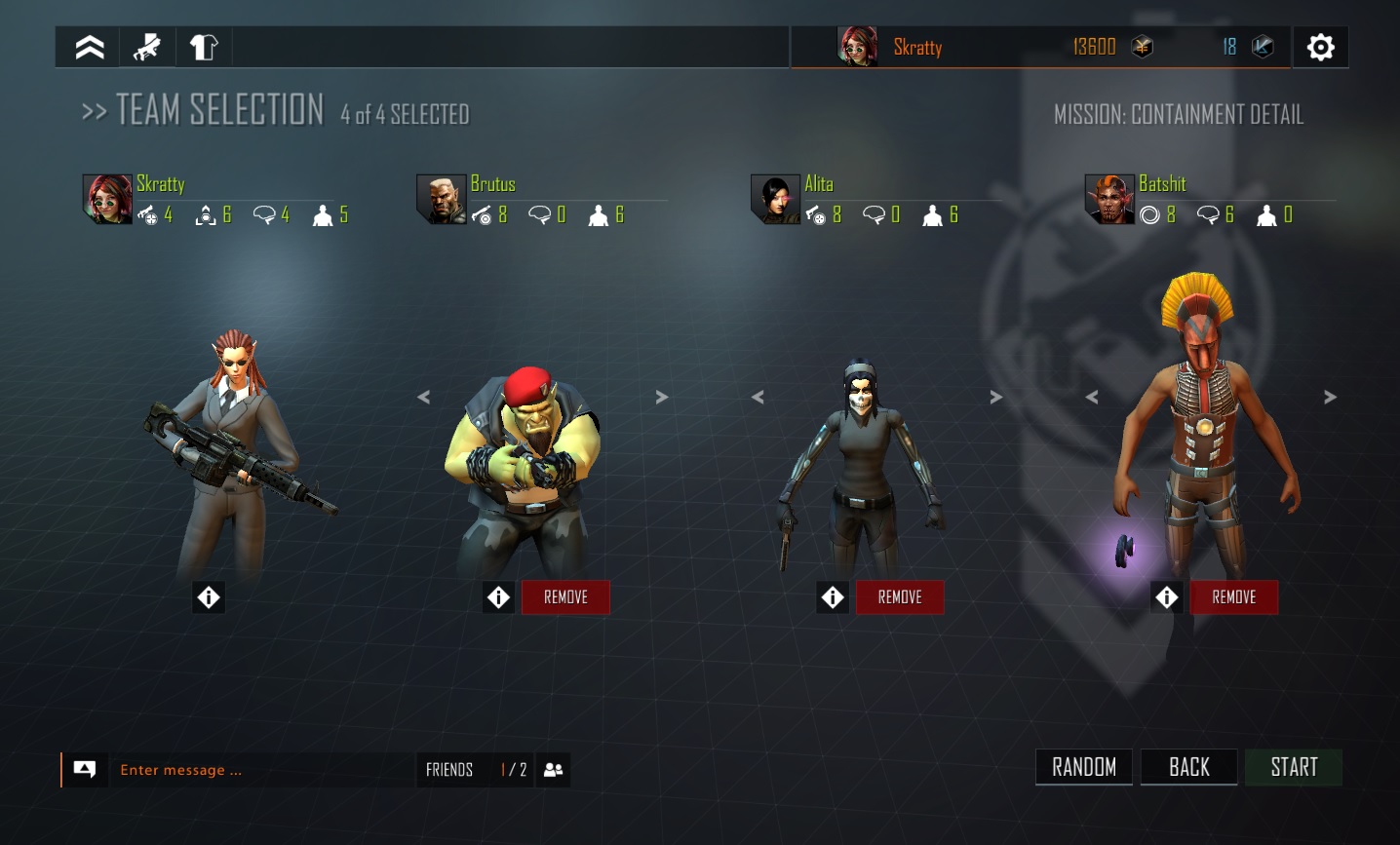Randomize the team with RANDOM
This screenshot has height=845, width=1400.
(1084, 767)
